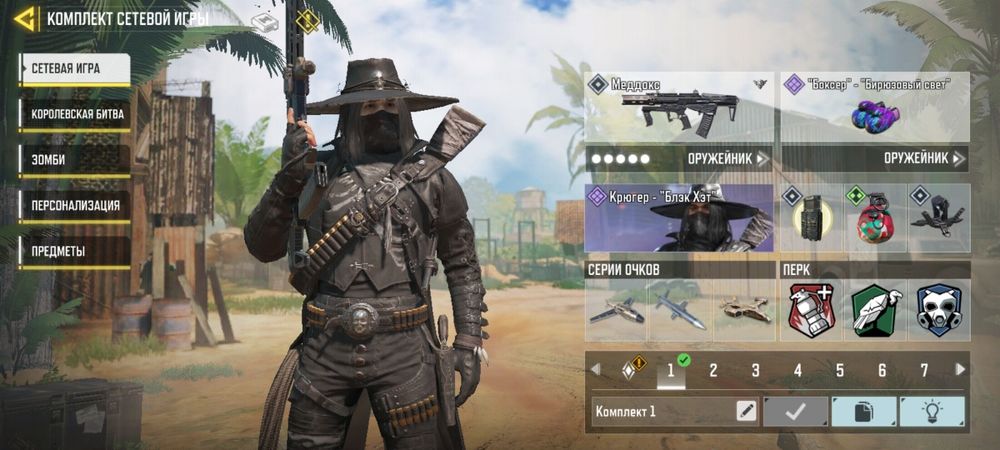Go back using the yellow arrow button

click(26, 18)
